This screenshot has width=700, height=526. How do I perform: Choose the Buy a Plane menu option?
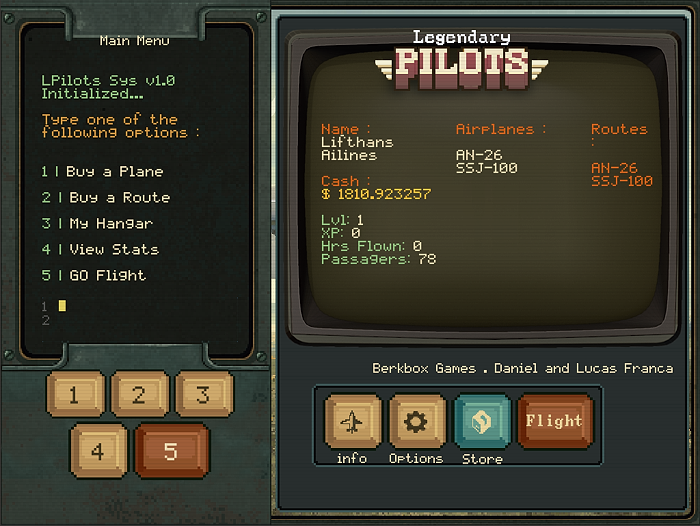(102, 172)
